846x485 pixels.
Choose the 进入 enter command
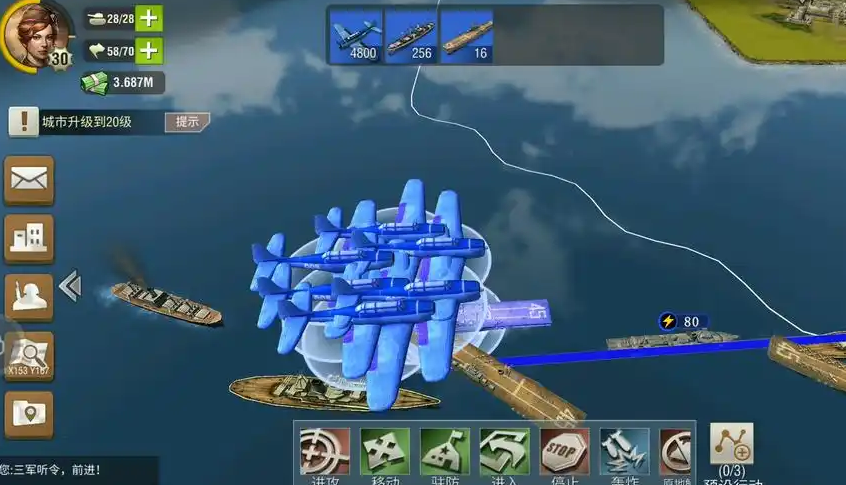pos(505,455)
